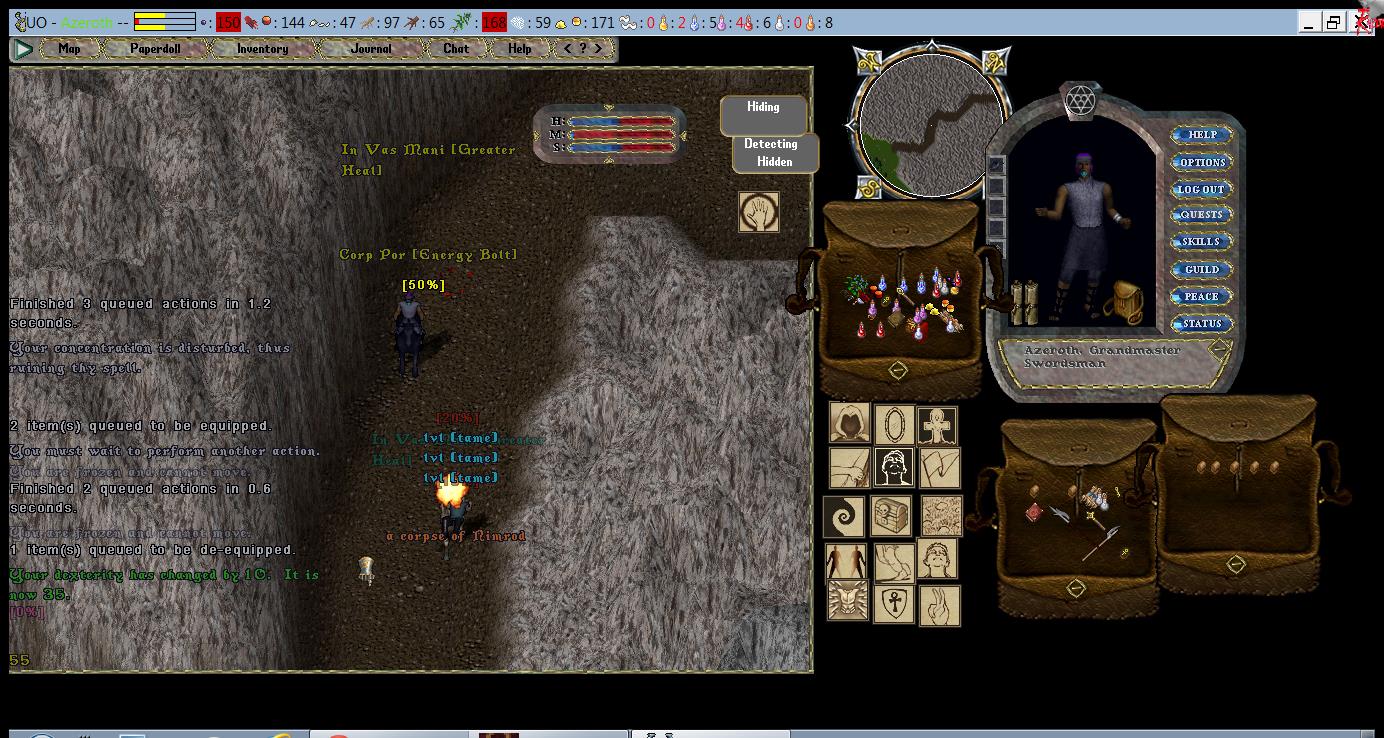Activate the ankh shield icon
This screenshot has height=738, width=1384.
(x=893, y=604)
